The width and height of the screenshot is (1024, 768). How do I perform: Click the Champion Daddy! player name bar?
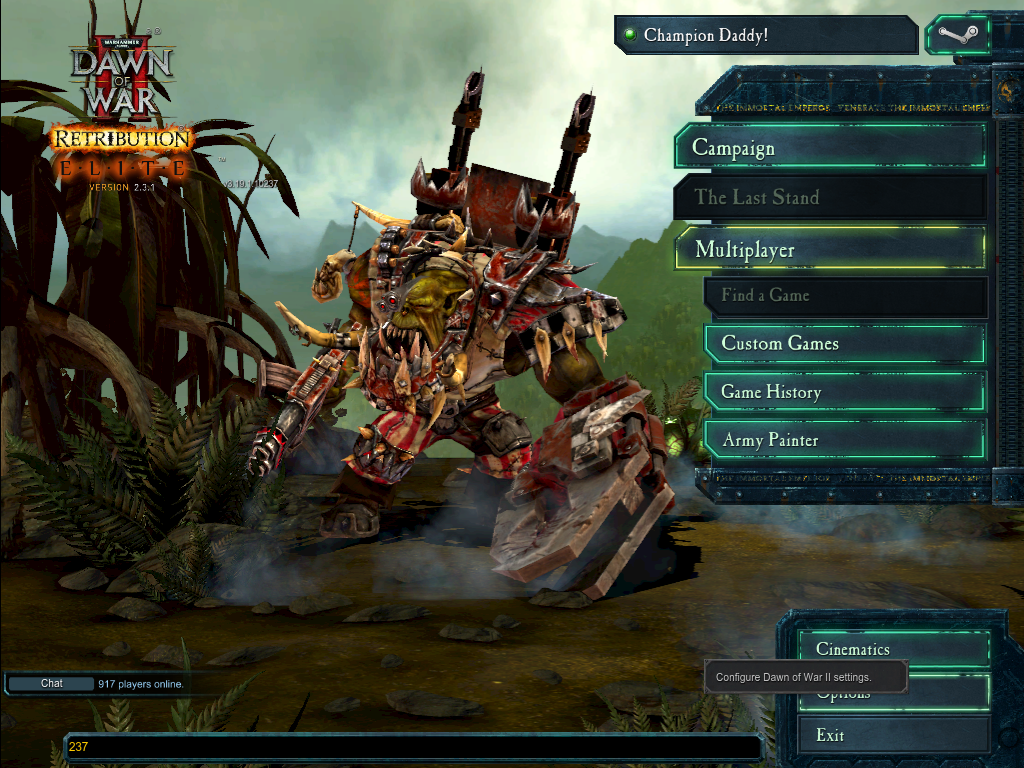765,36
